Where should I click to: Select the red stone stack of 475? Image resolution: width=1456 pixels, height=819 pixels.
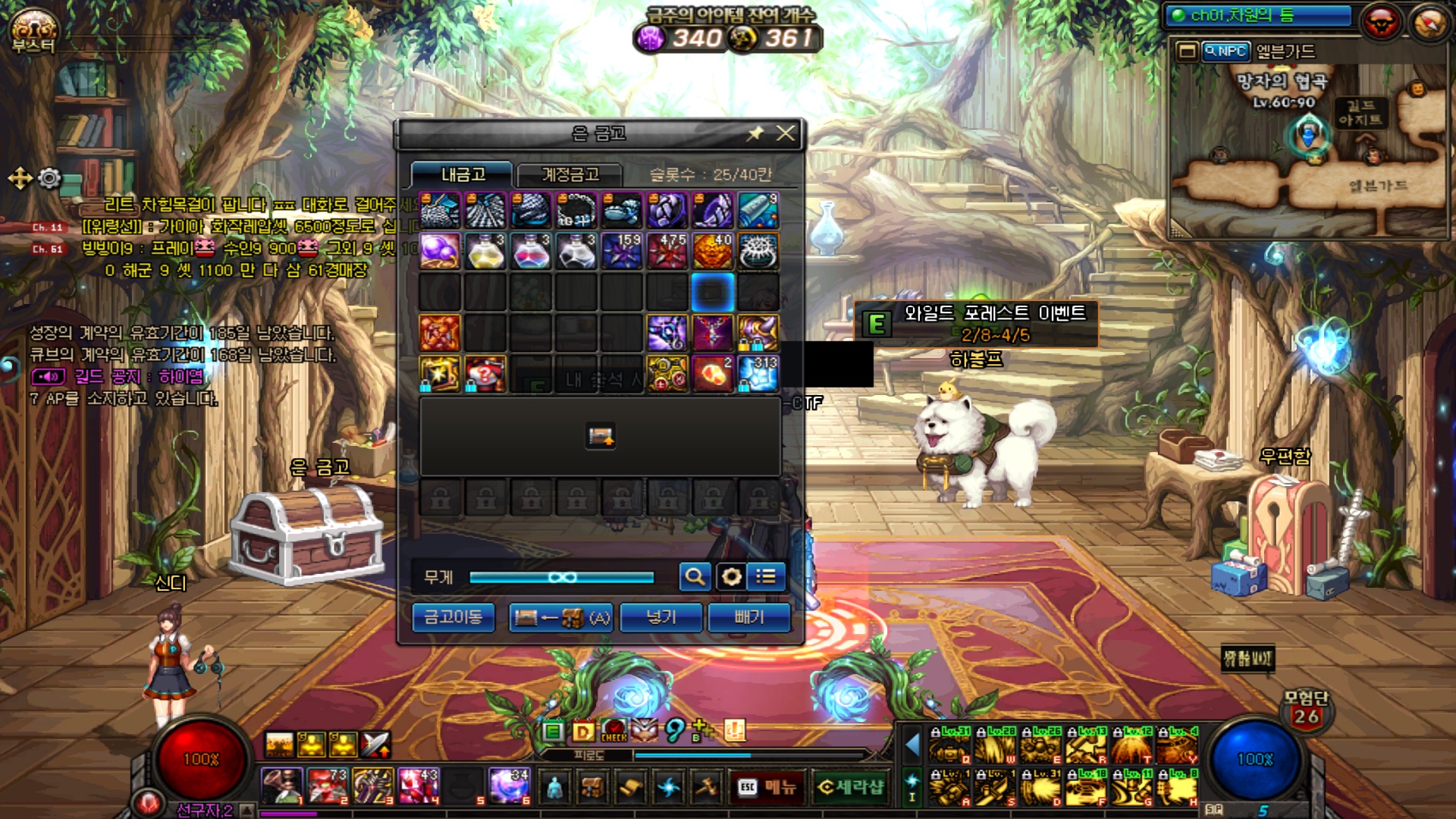(667, 252)
